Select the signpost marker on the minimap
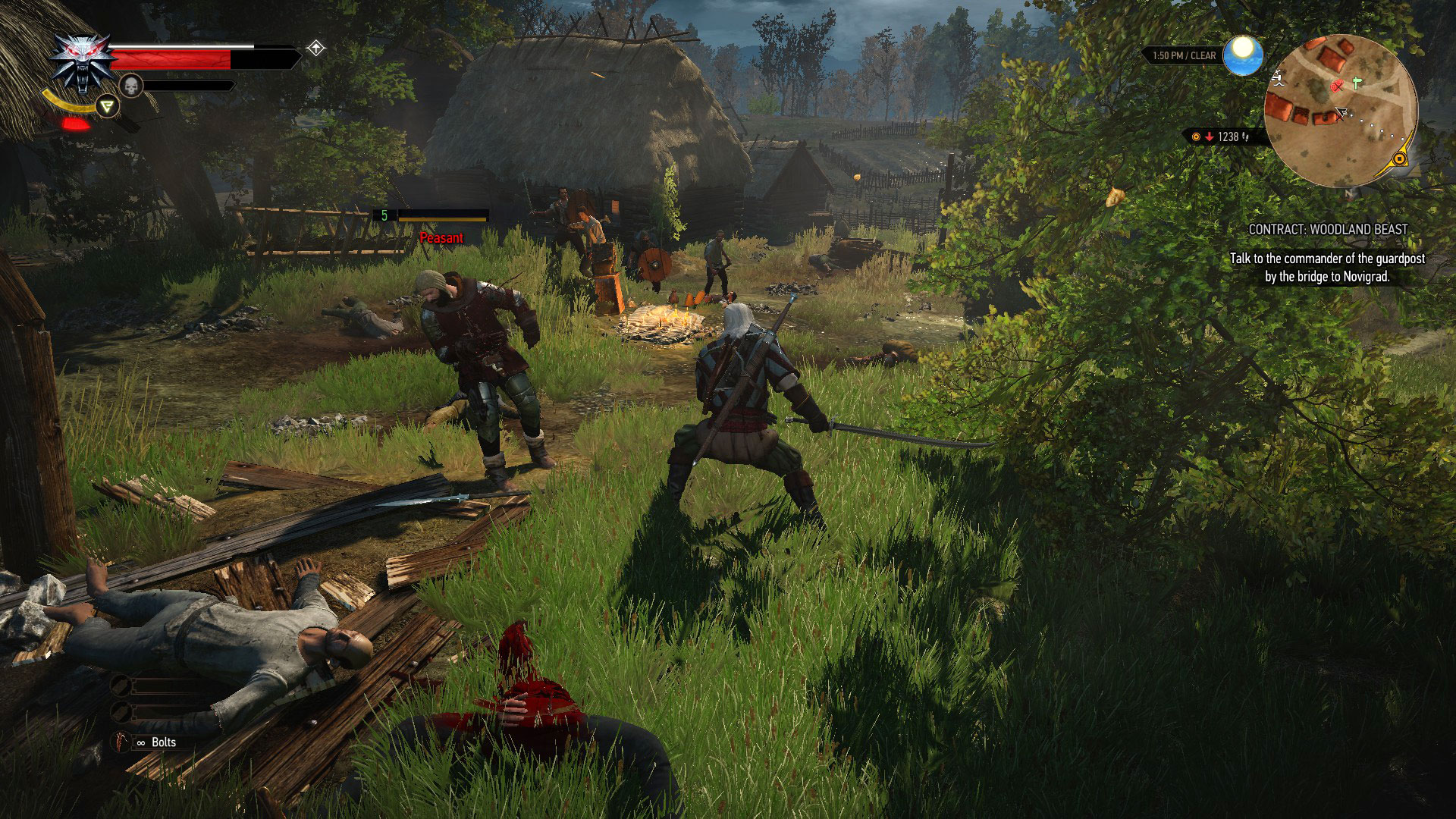Image resolution: width=1456 pixels, height=819 pixels. [1356, 83]
